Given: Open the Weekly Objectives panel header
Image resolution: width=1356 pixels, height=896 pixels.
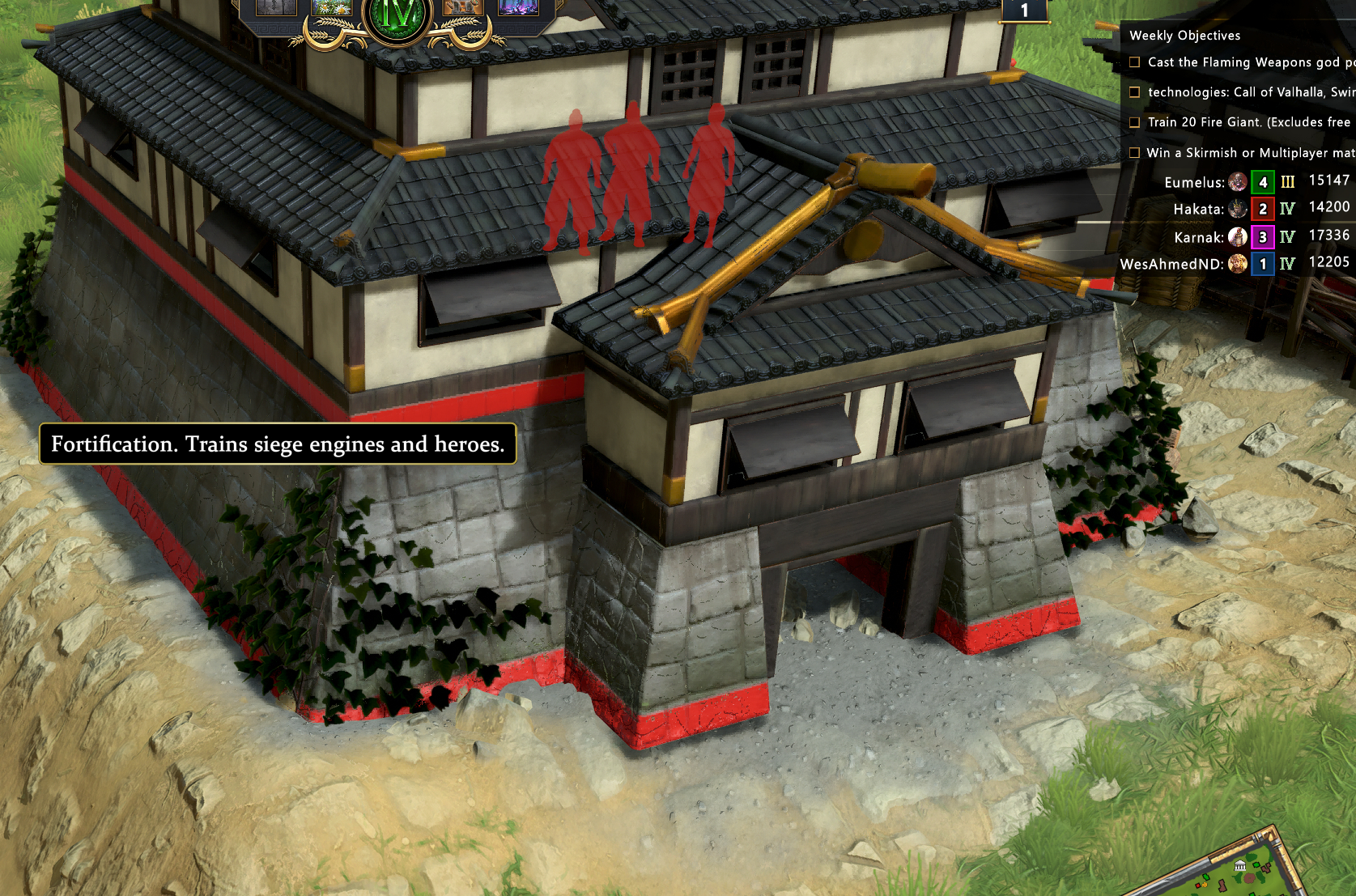Looking at the screenshot, I should pos(1184,36).
